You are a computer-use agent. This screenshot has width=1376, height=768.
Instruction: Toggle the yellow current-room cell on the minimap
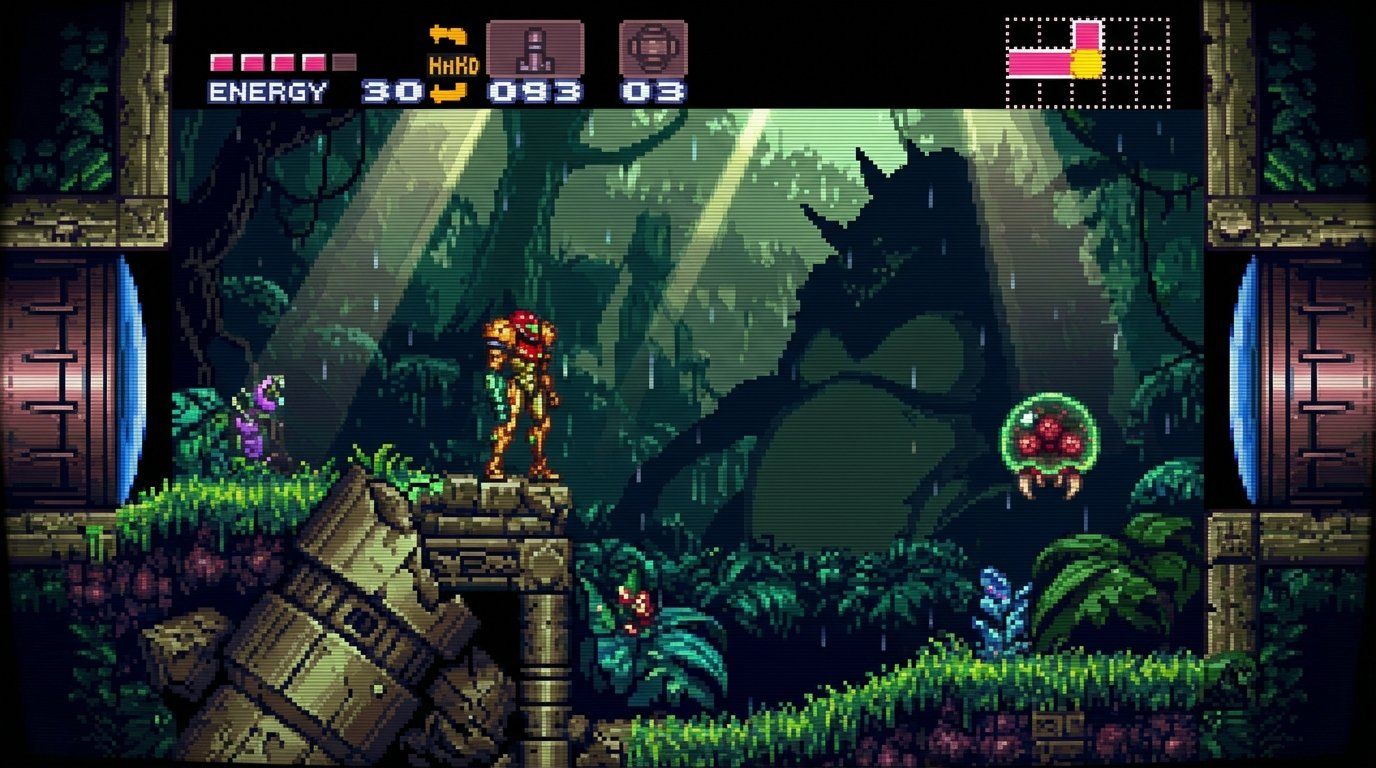(1087, 62)
